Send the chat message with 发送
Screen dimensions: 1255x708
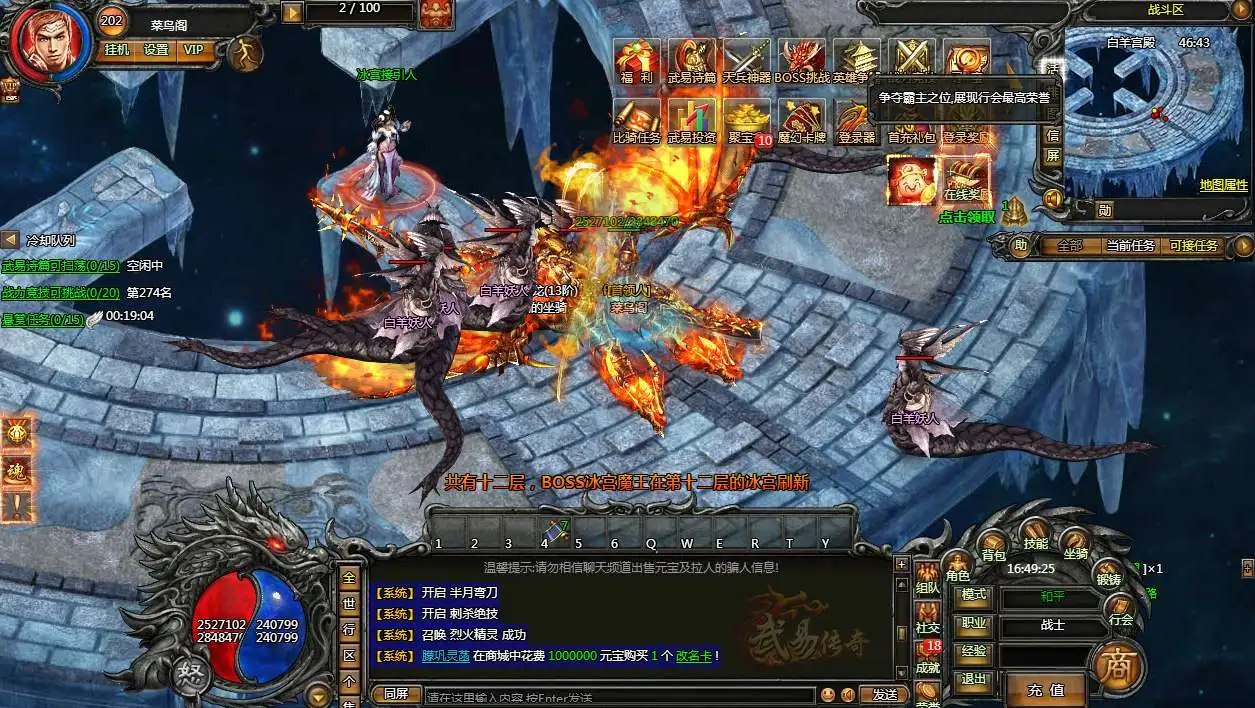884,694
